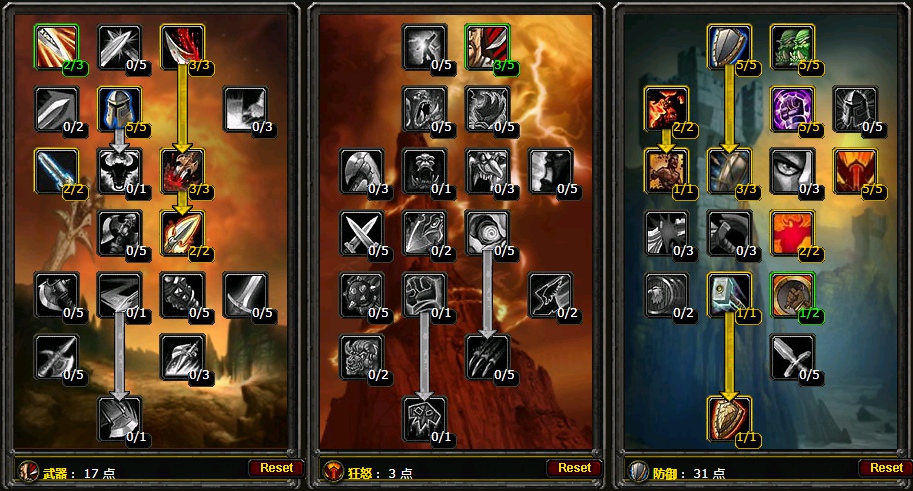Image resolution: width=913 pixels, height=491 pixels.
Task: Choose the Shield Slam talent at Protection bottom
Action: point(729,418)
